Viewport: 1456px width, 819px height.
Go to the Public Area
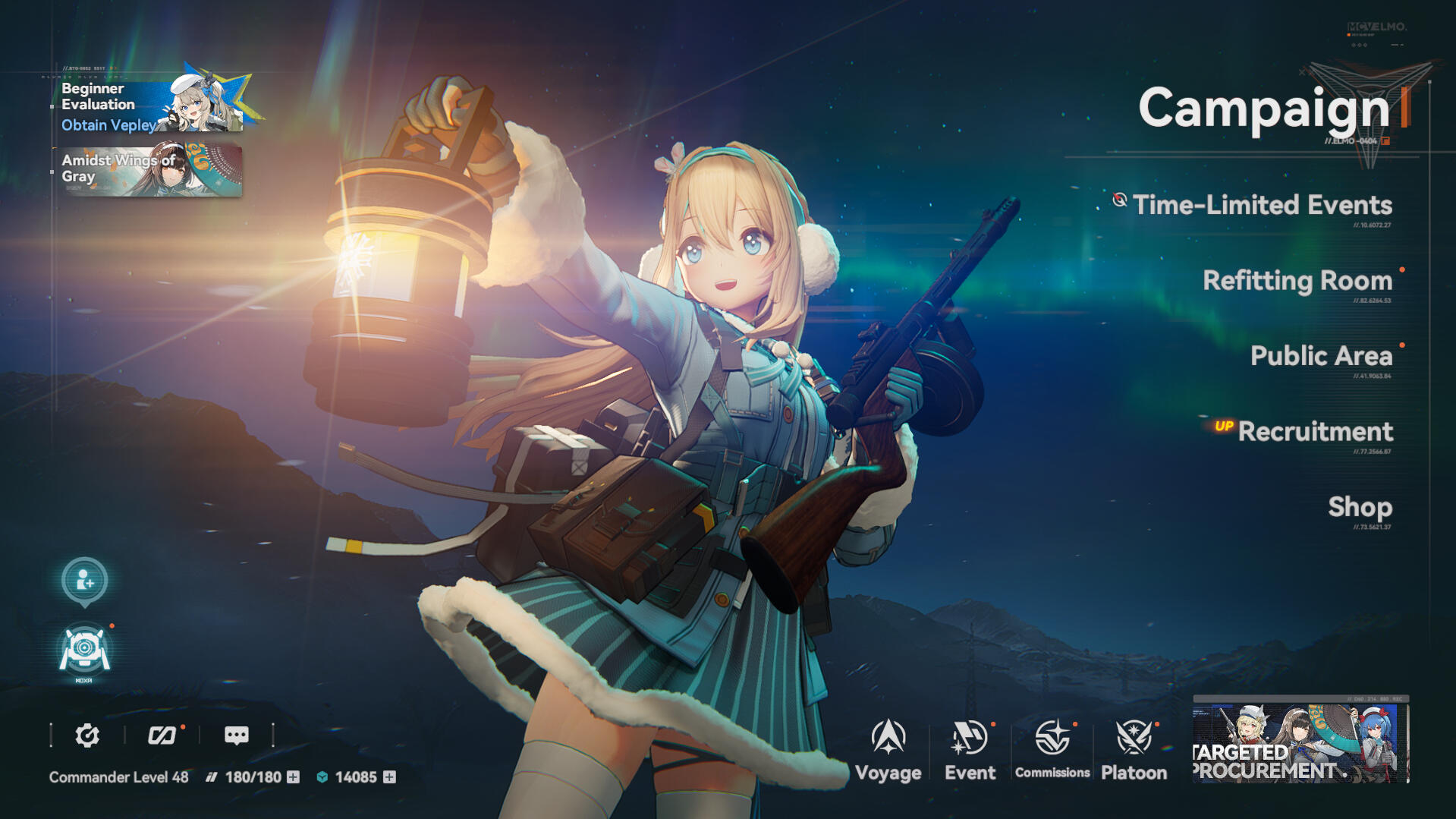[1320, 356]
